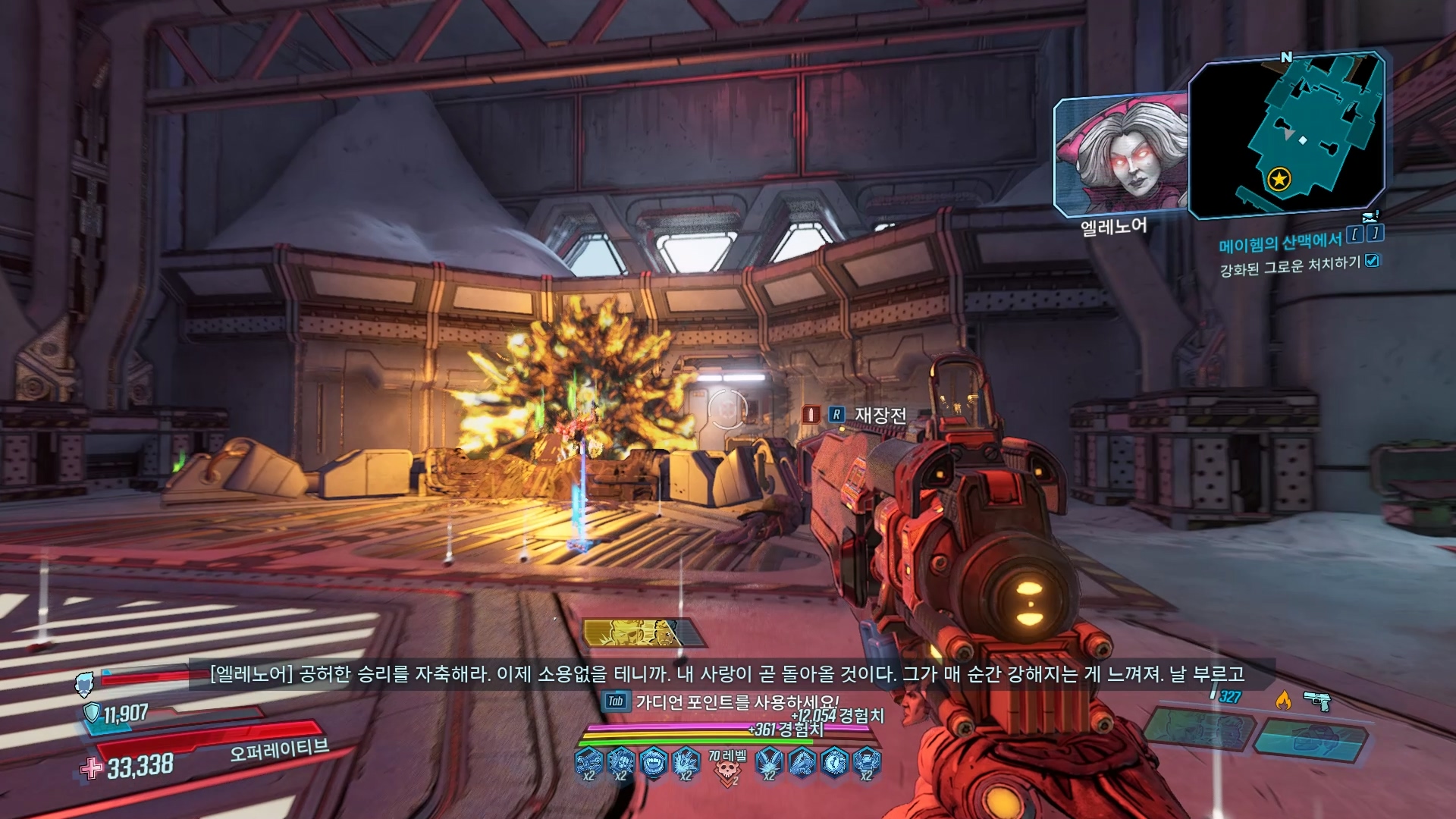Toggle the mission objective checkbox
The image size is (1456, 819).
(1372, 261)
